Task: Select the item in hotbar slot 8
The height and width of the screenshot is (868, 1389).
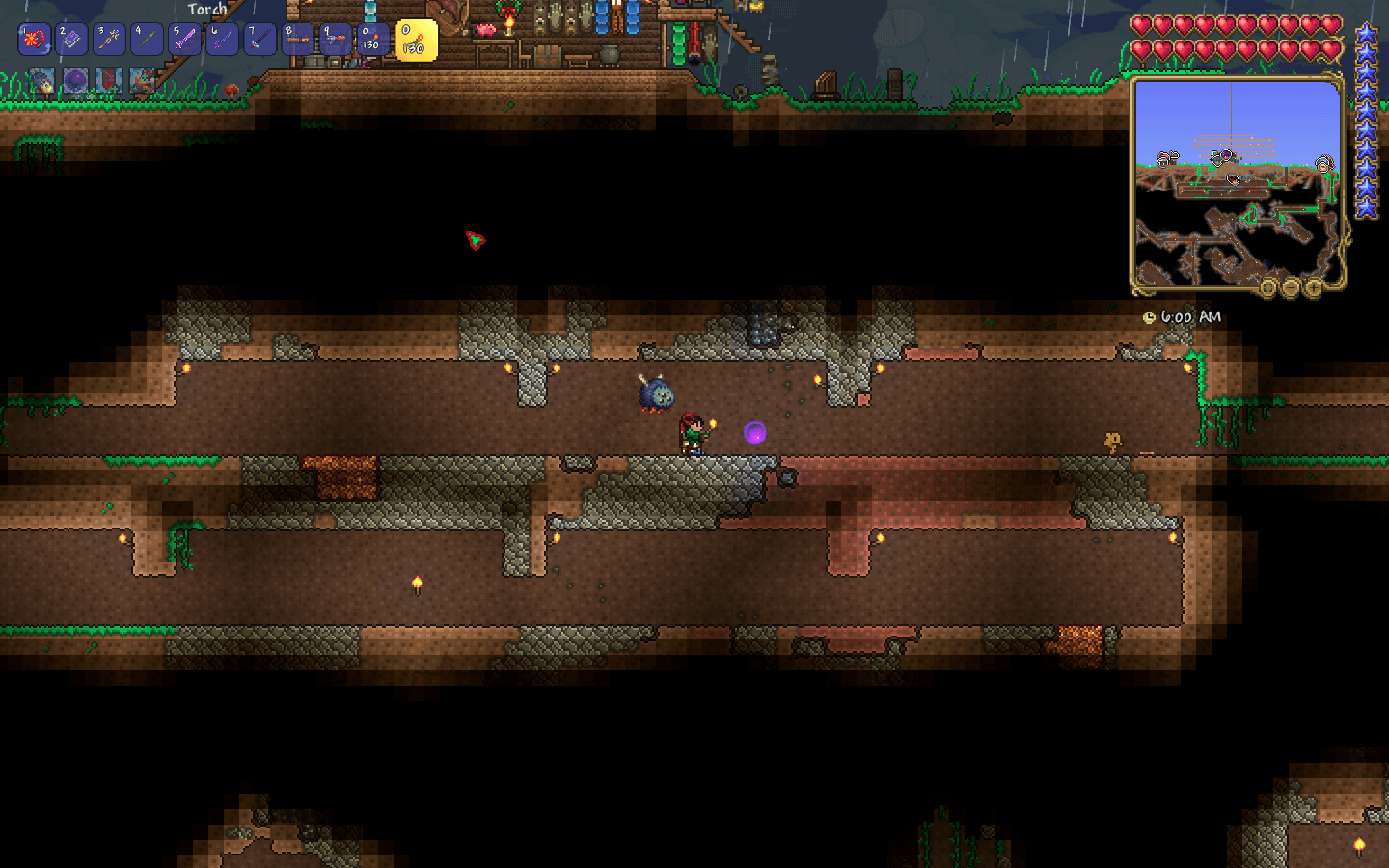Action: click(x=297, y=40)
